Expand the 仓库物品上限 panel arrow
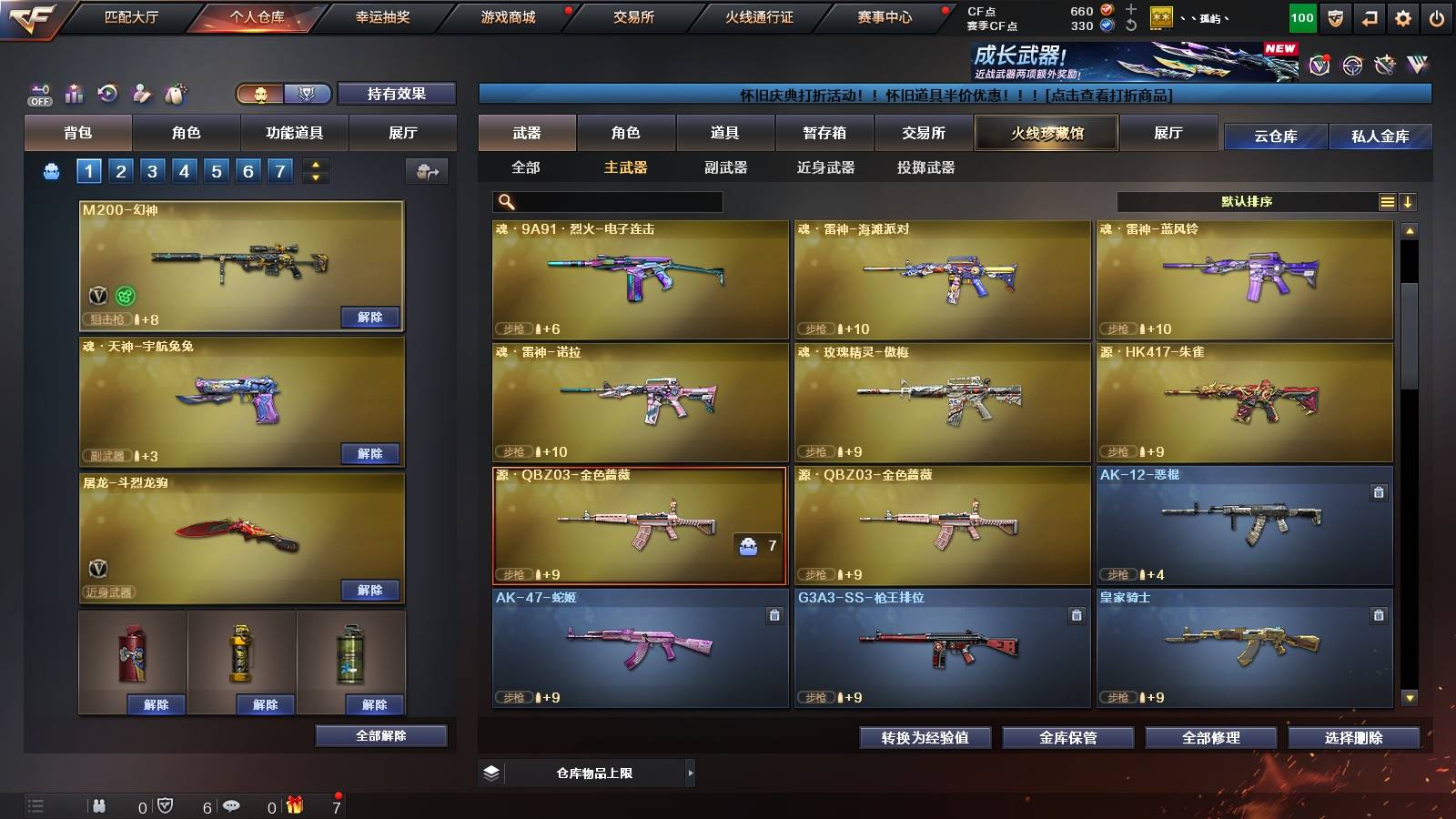This screenshot has height=819, width=1456. click(x=691, y=773)
